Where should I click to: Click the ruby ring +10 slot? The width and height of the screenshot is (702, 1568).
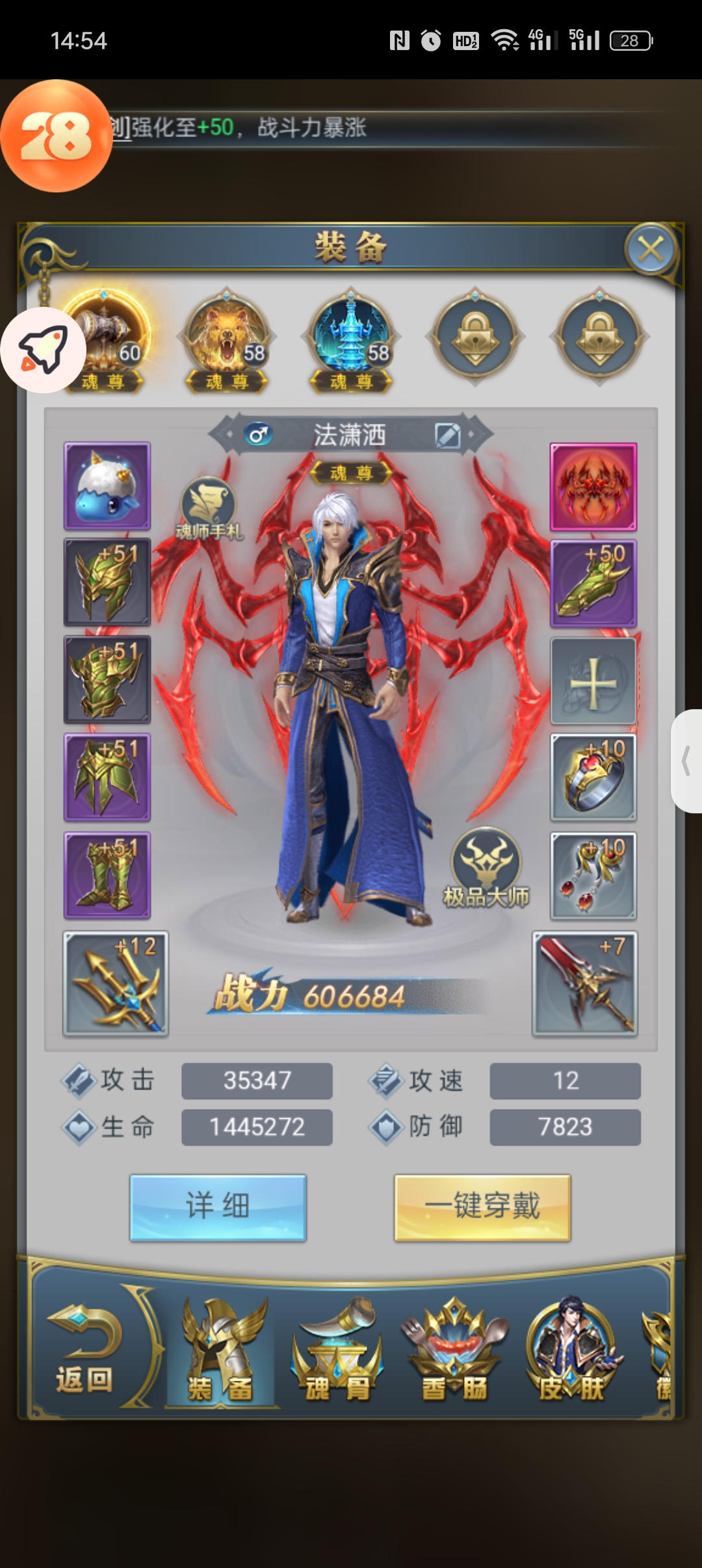(593, 777)
